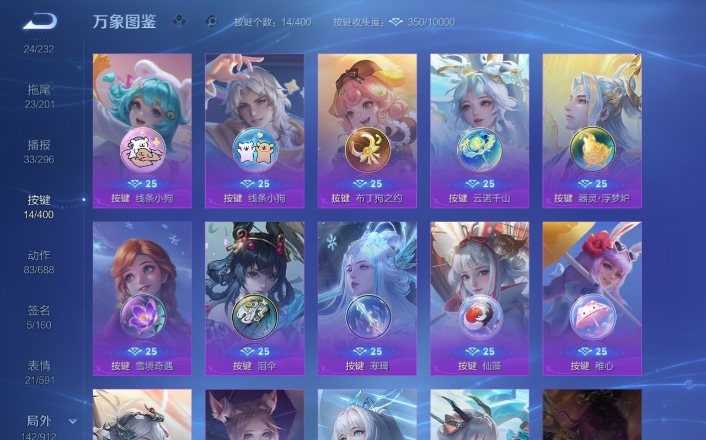Switch to the 拖尾 category tab
706x440 pixels.
(x=39, y=95)
